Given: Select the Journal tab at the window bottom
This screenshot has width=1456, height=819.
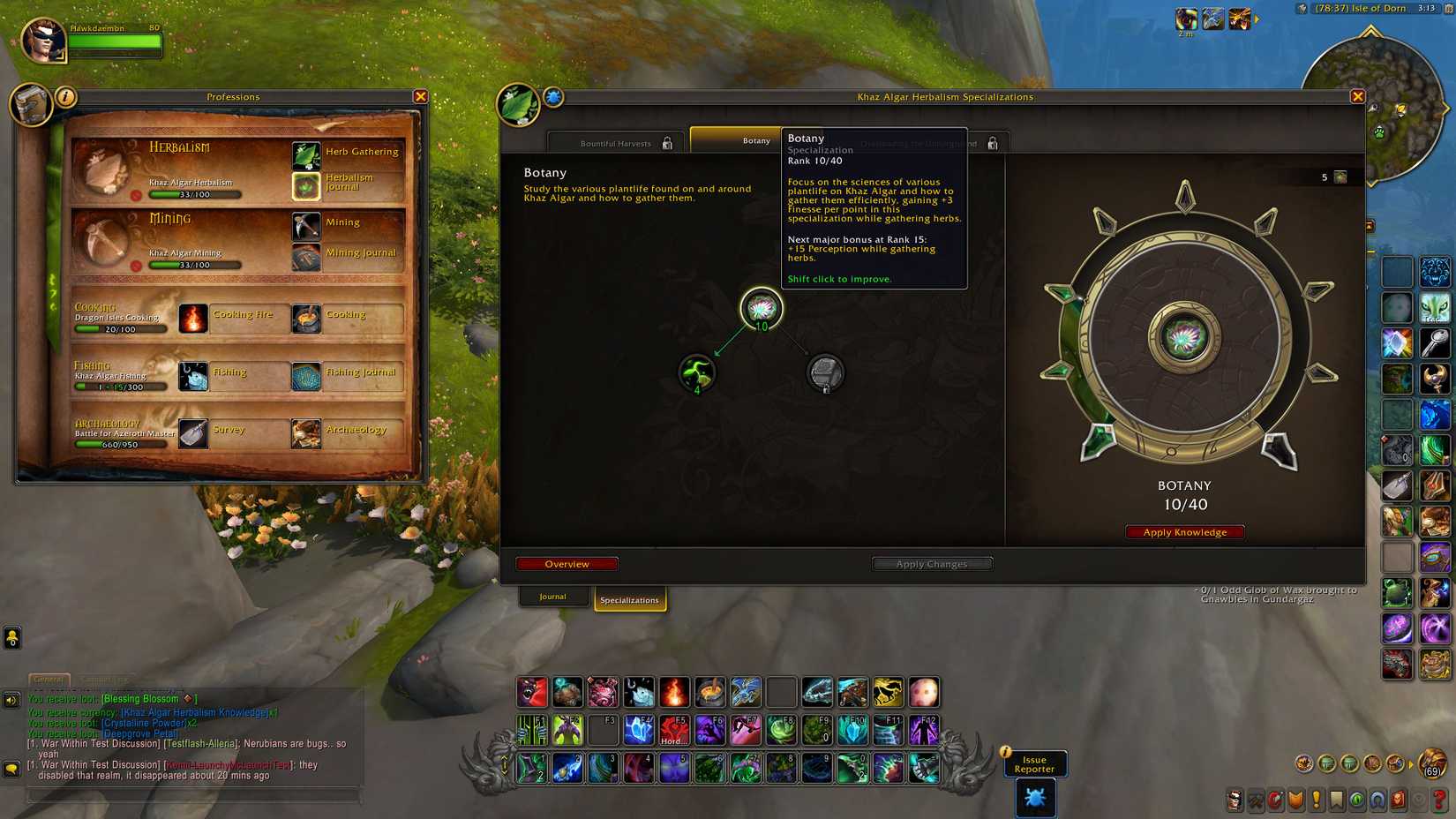Looking at the screenshot, I should (553, 597).
